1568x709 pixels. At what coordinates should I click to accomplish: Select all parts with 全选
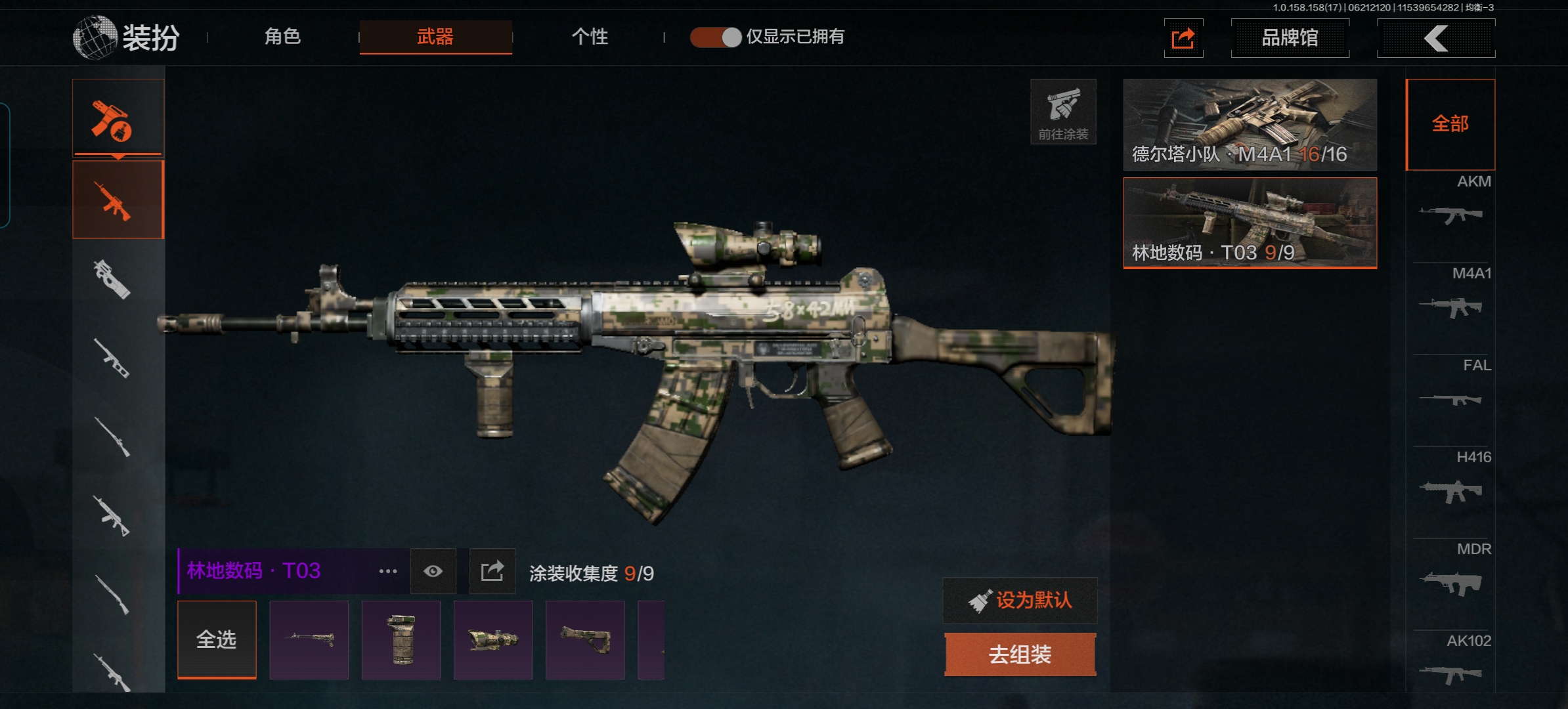[x=217, y=639]
